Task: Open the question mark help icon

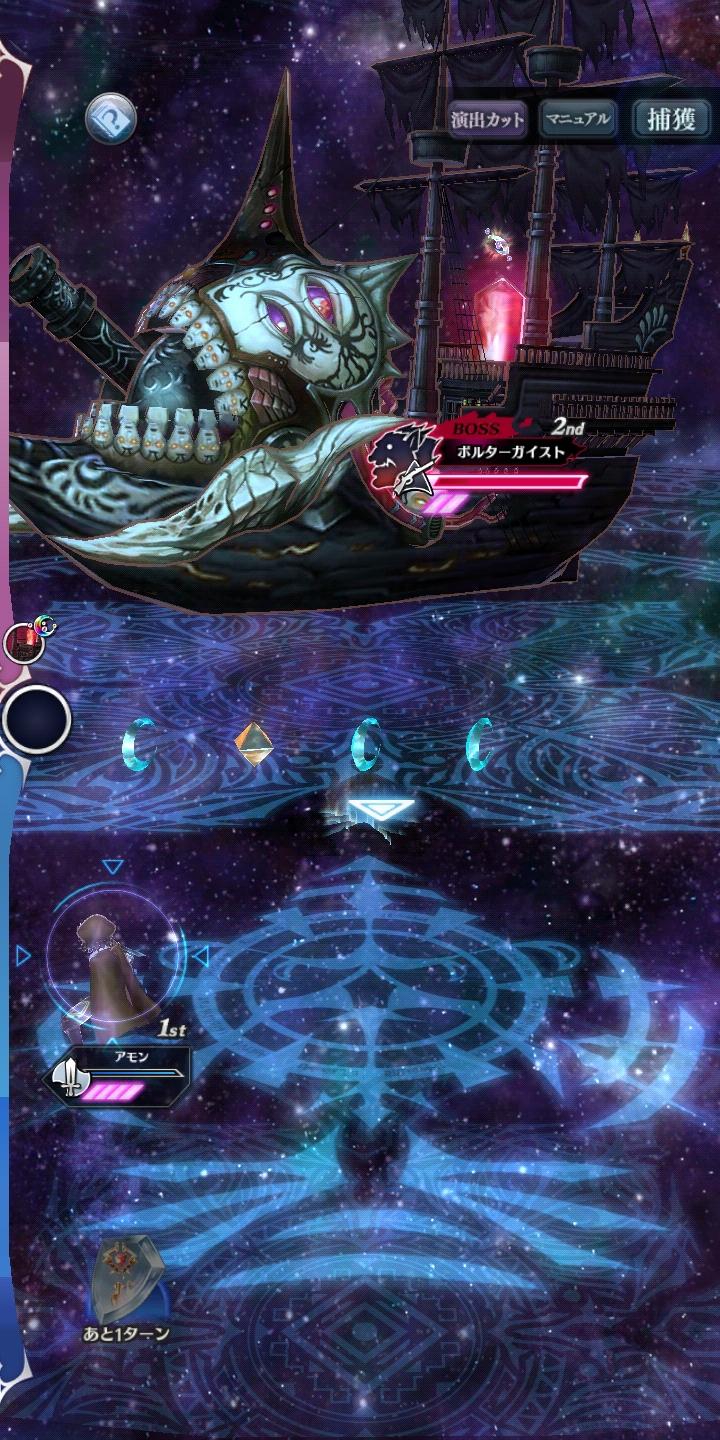Action: [x=110, y=121]
